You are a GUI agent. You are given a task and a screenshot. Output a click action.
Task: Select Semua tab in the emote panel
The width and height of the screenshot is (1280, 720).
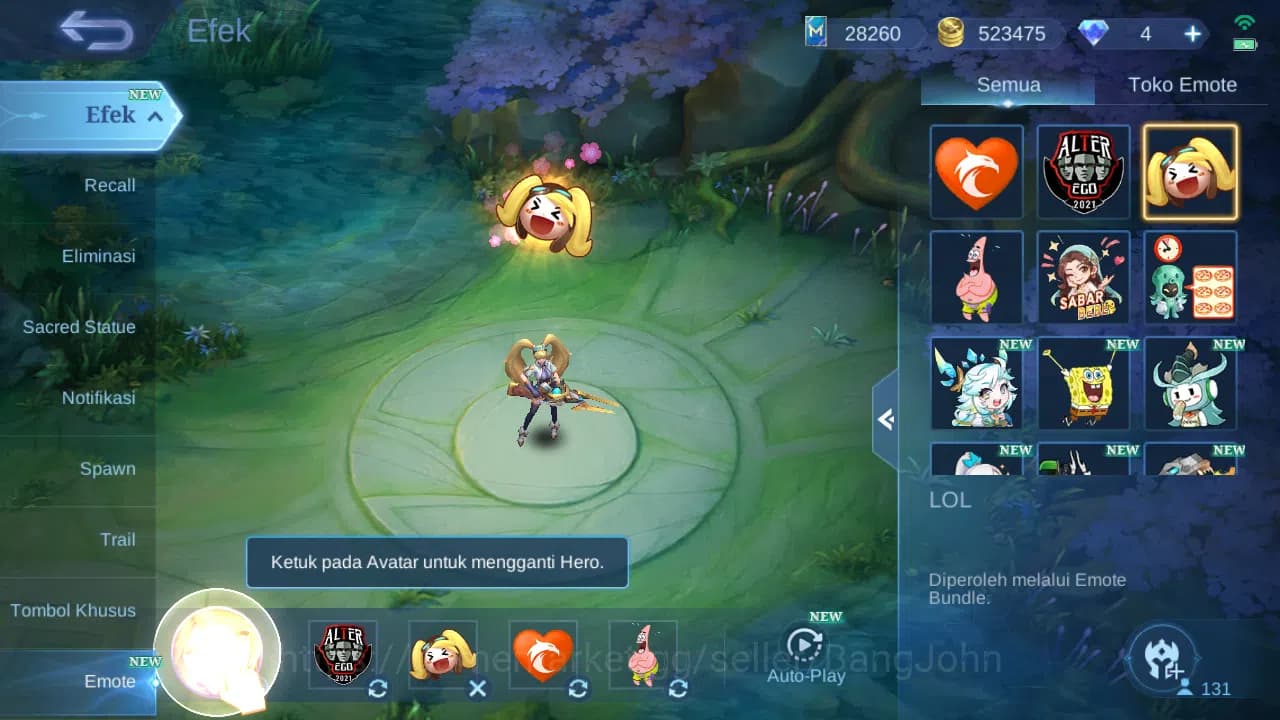(1007, 84)
